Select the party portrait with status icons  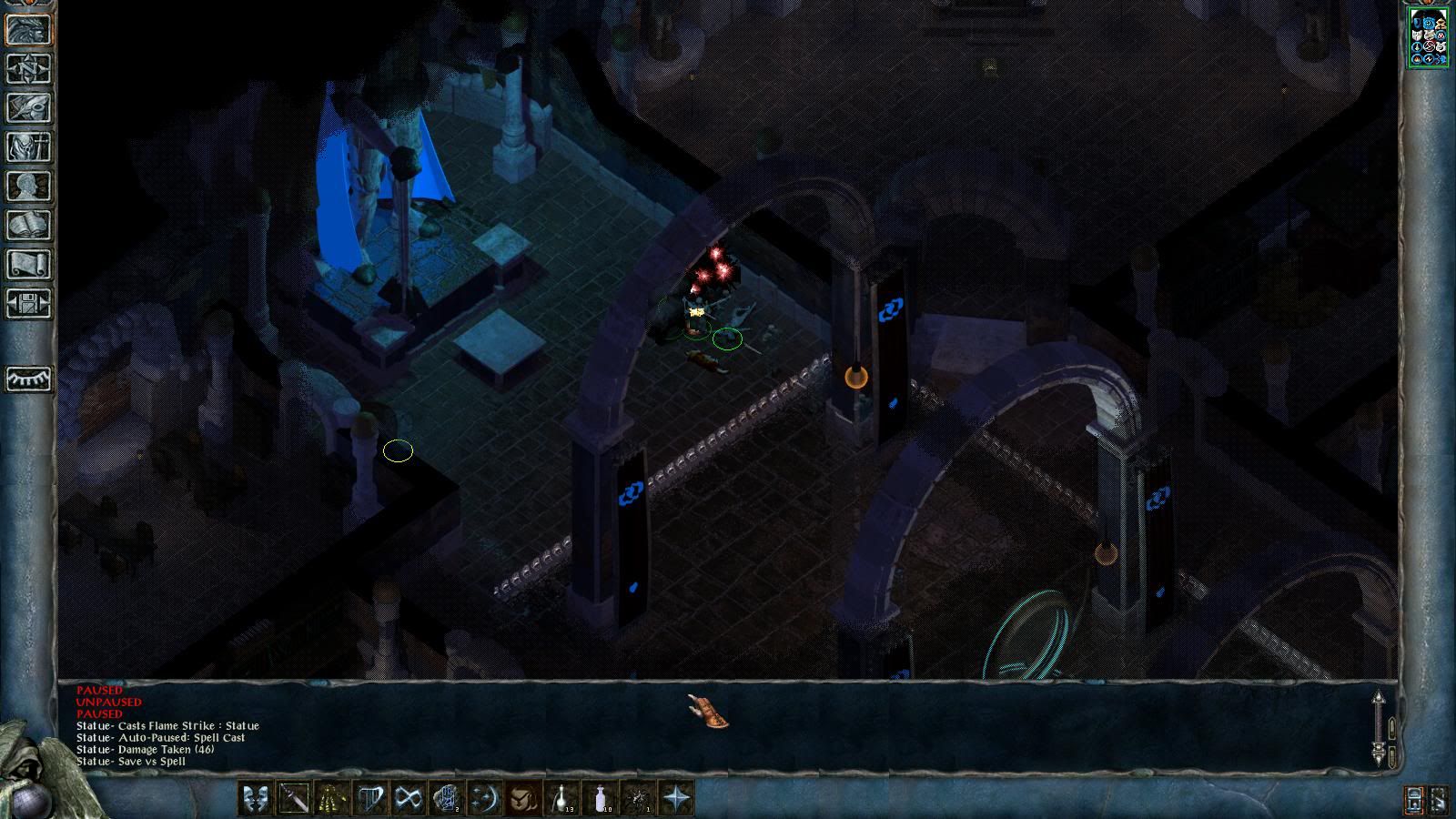point(1428,37)
